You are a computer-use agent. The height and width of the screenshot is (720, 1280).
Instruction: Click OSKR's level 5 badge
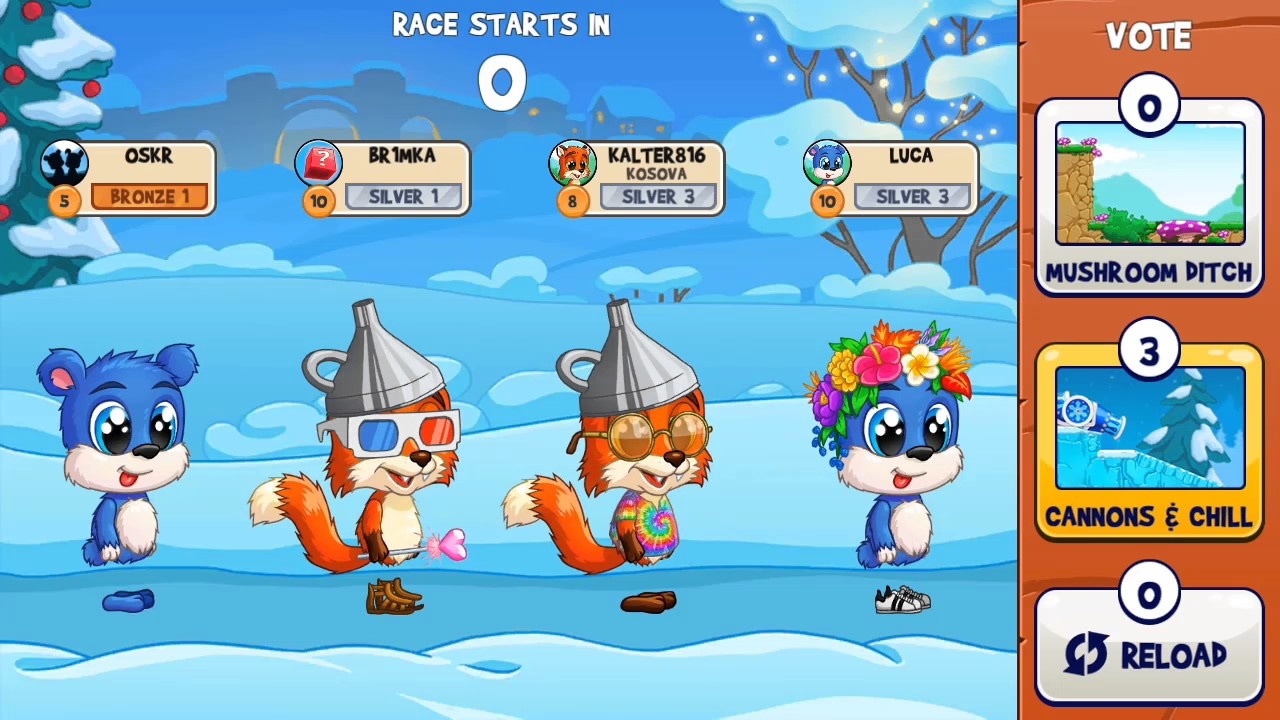click(64, 201)
